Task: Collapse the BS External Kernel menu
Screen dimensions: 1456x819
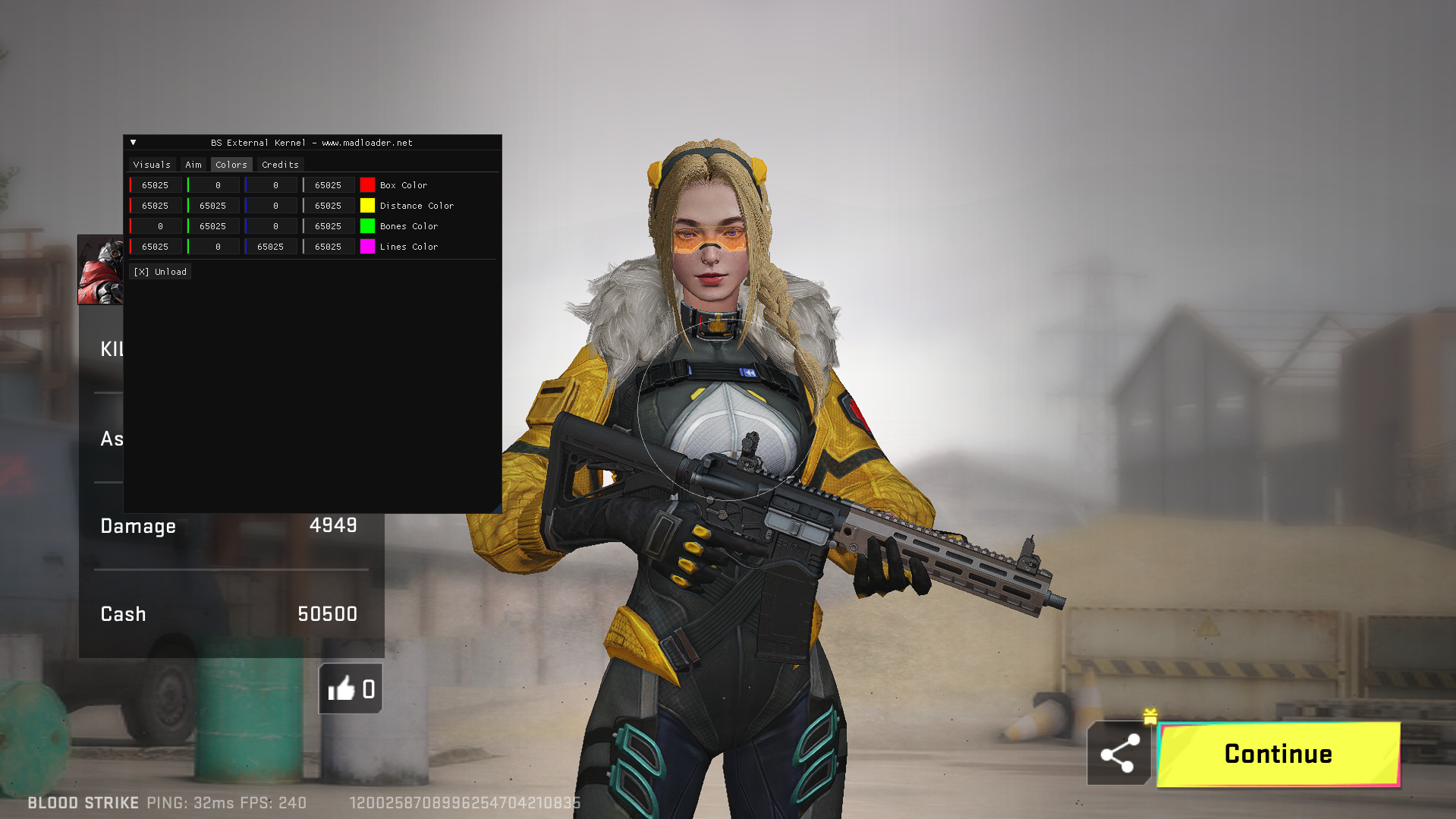Action: [134, 142]
